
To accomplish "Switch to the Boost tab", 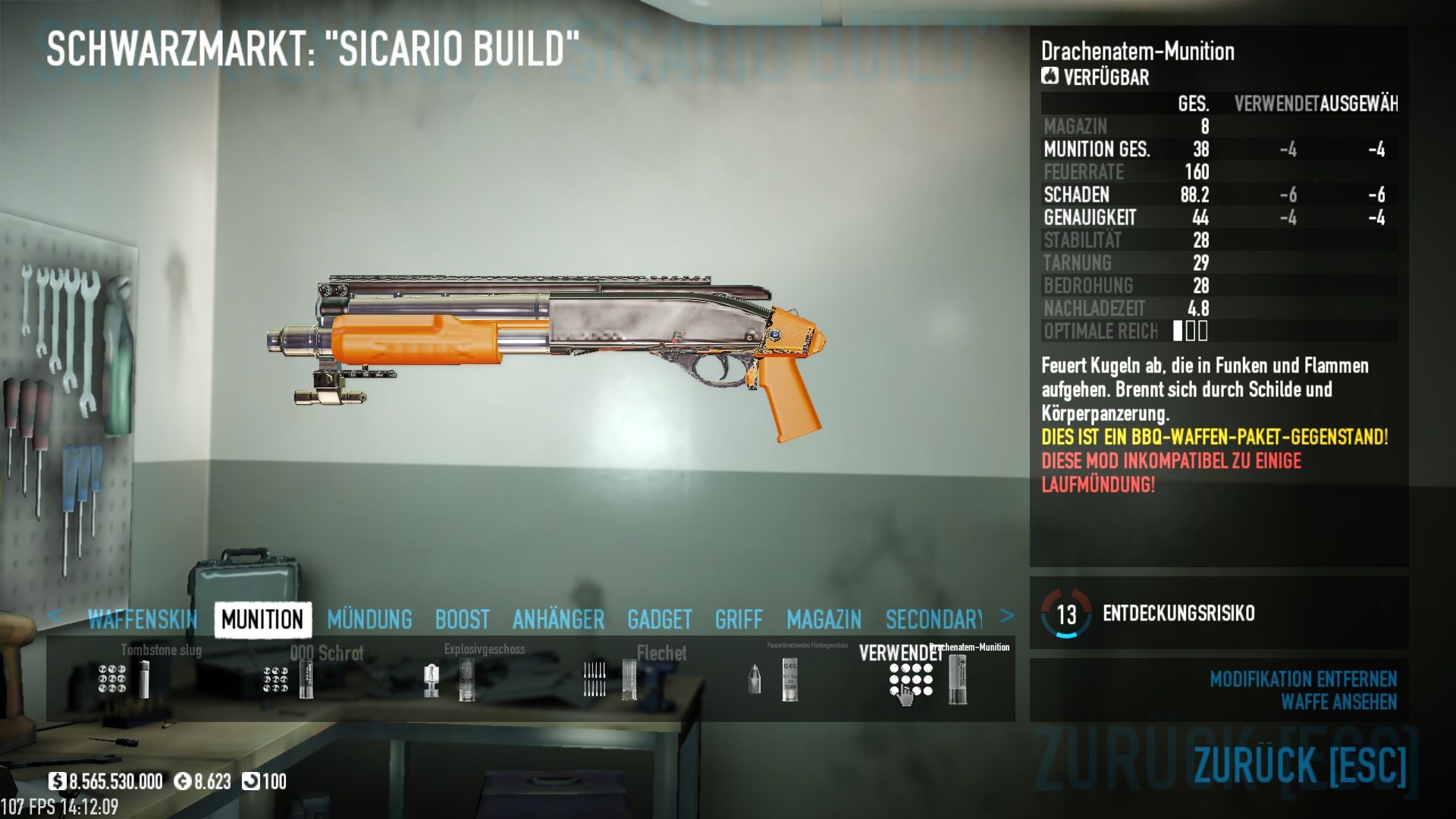I will click(462, 620).
